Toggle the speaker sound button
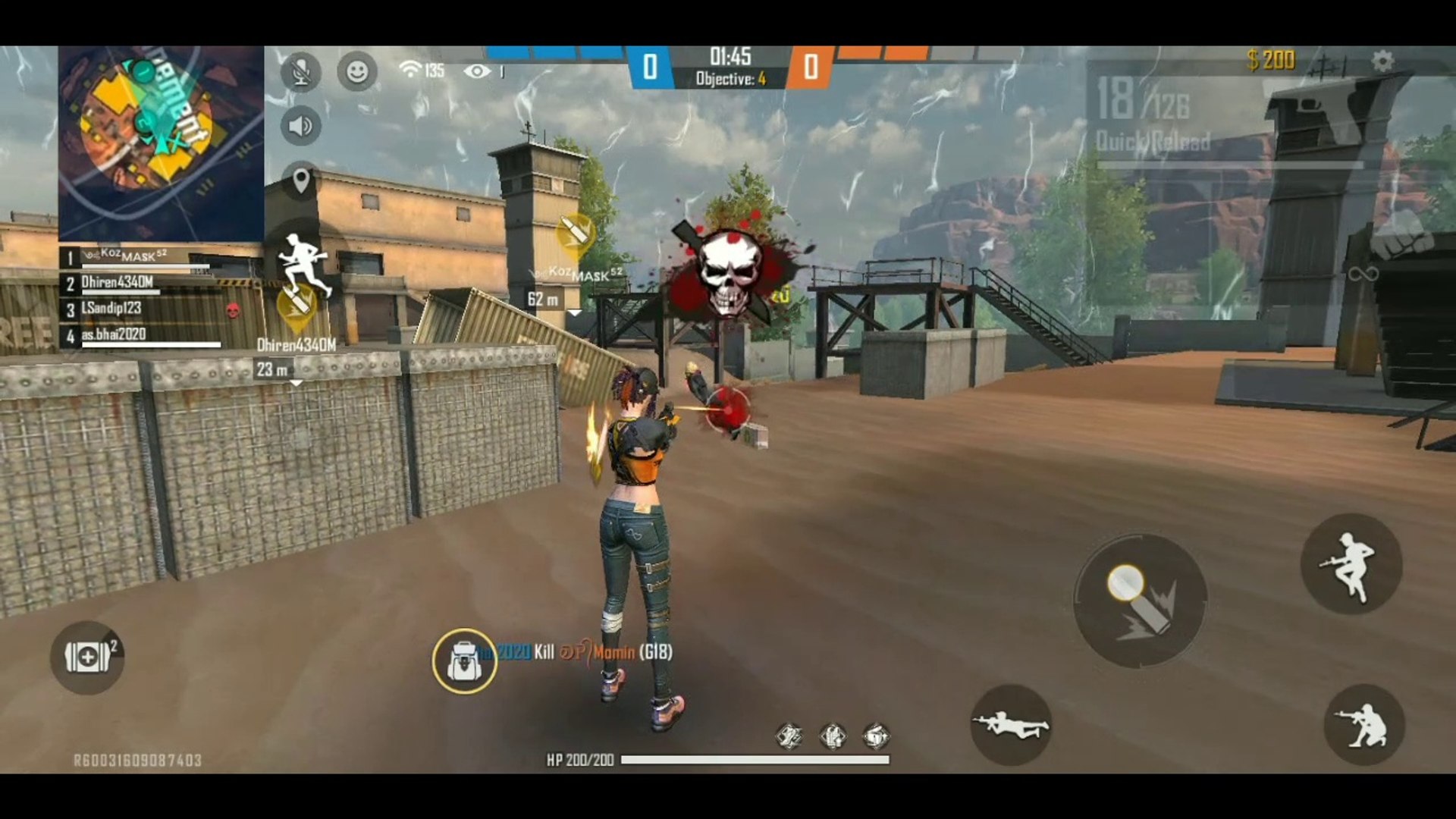1456x819 pixels. point(300,126)
